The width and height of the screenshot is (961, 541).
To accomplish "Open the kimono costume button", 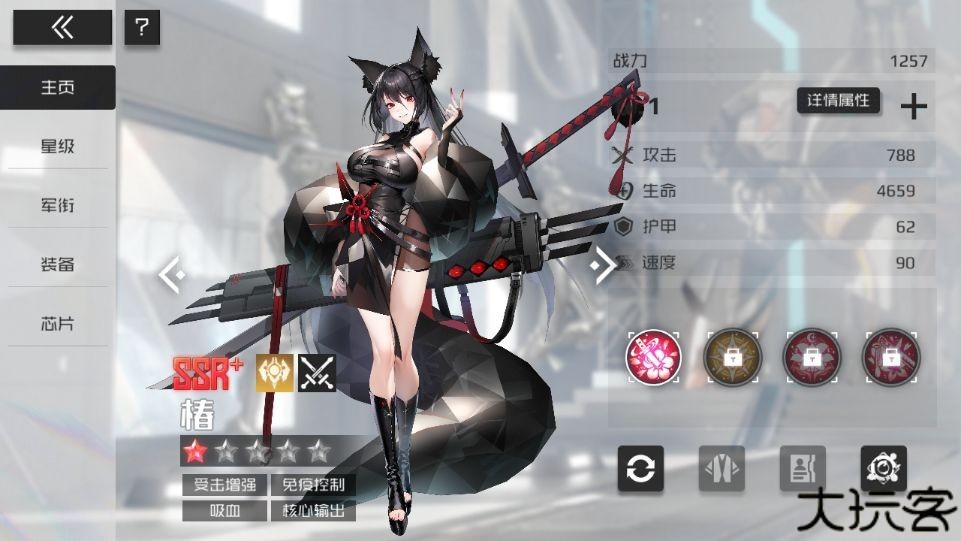I will tap(722, 468).
